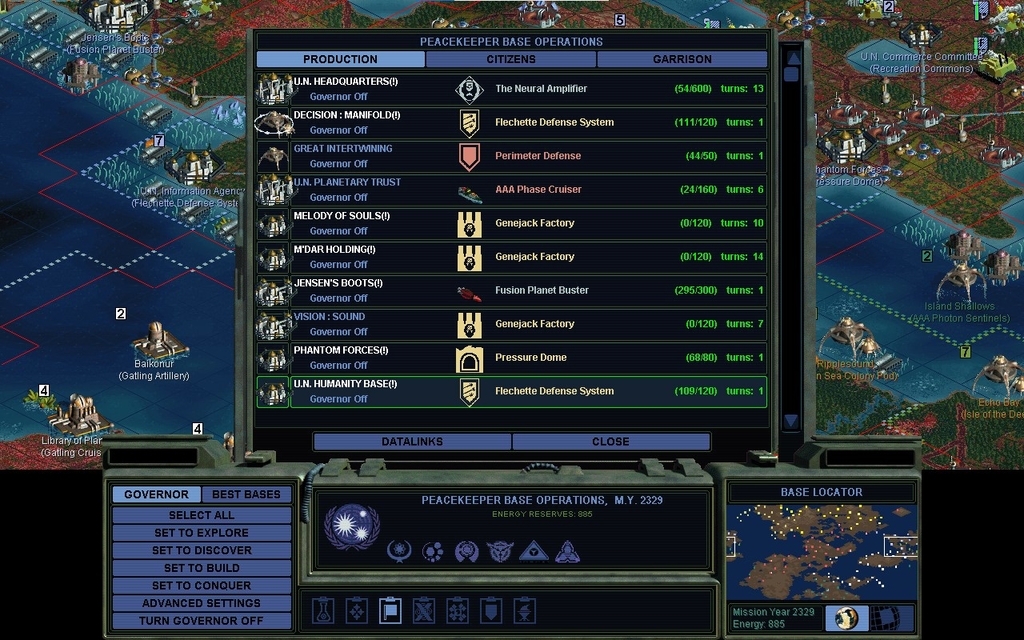
Task: Set governors to Conquer
Action: click(201, 585)
